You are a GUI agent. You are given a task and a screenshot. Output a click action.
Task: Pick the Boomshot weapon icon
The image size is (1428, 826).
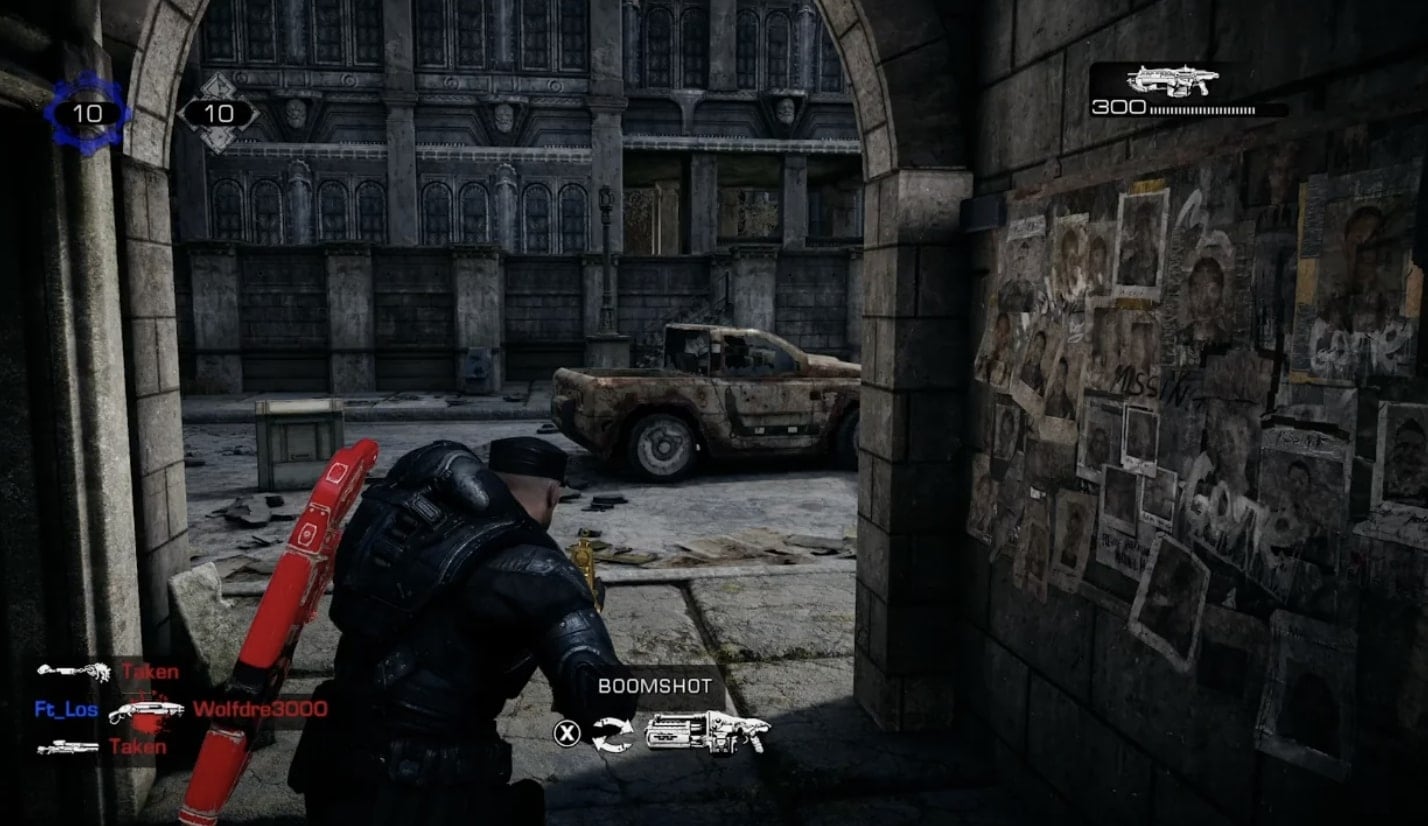coord(707,733)
